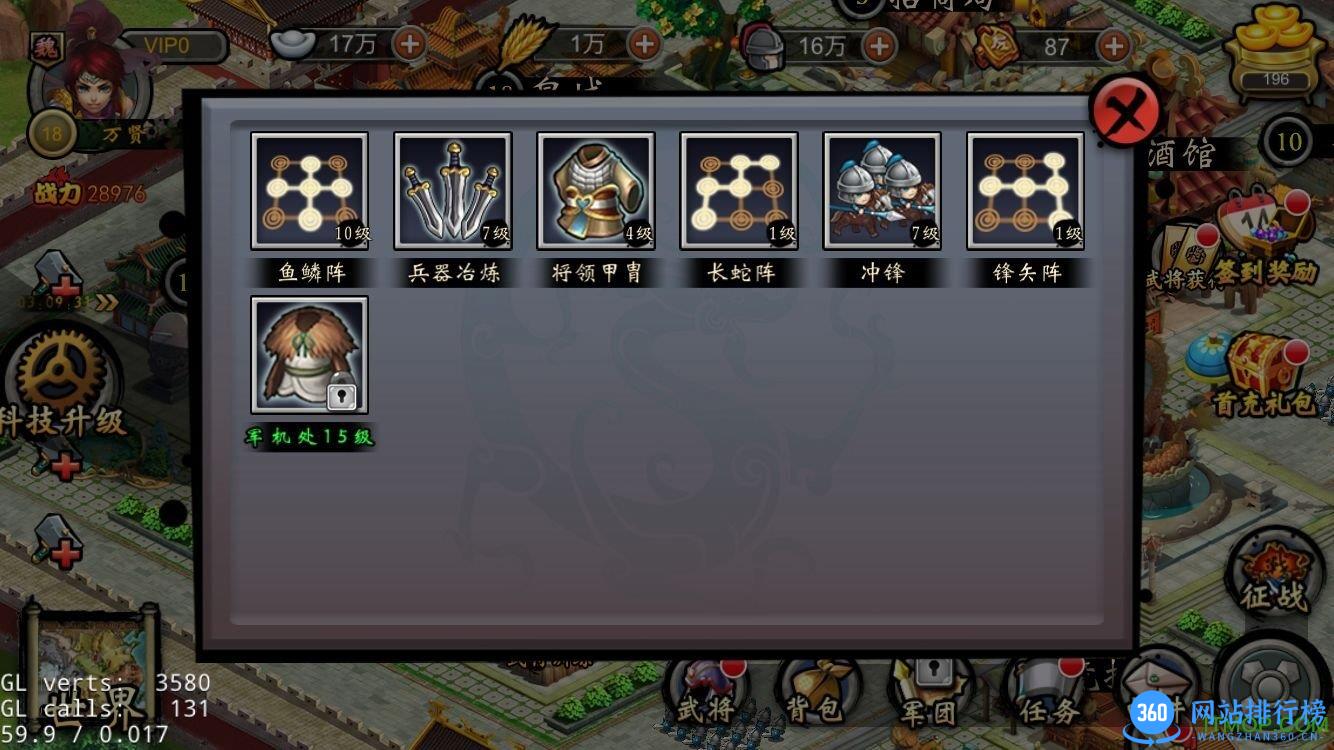Add more tokens next to the 87 counter
This screenshot has height=750, width=1334.
click(1113, 45)
